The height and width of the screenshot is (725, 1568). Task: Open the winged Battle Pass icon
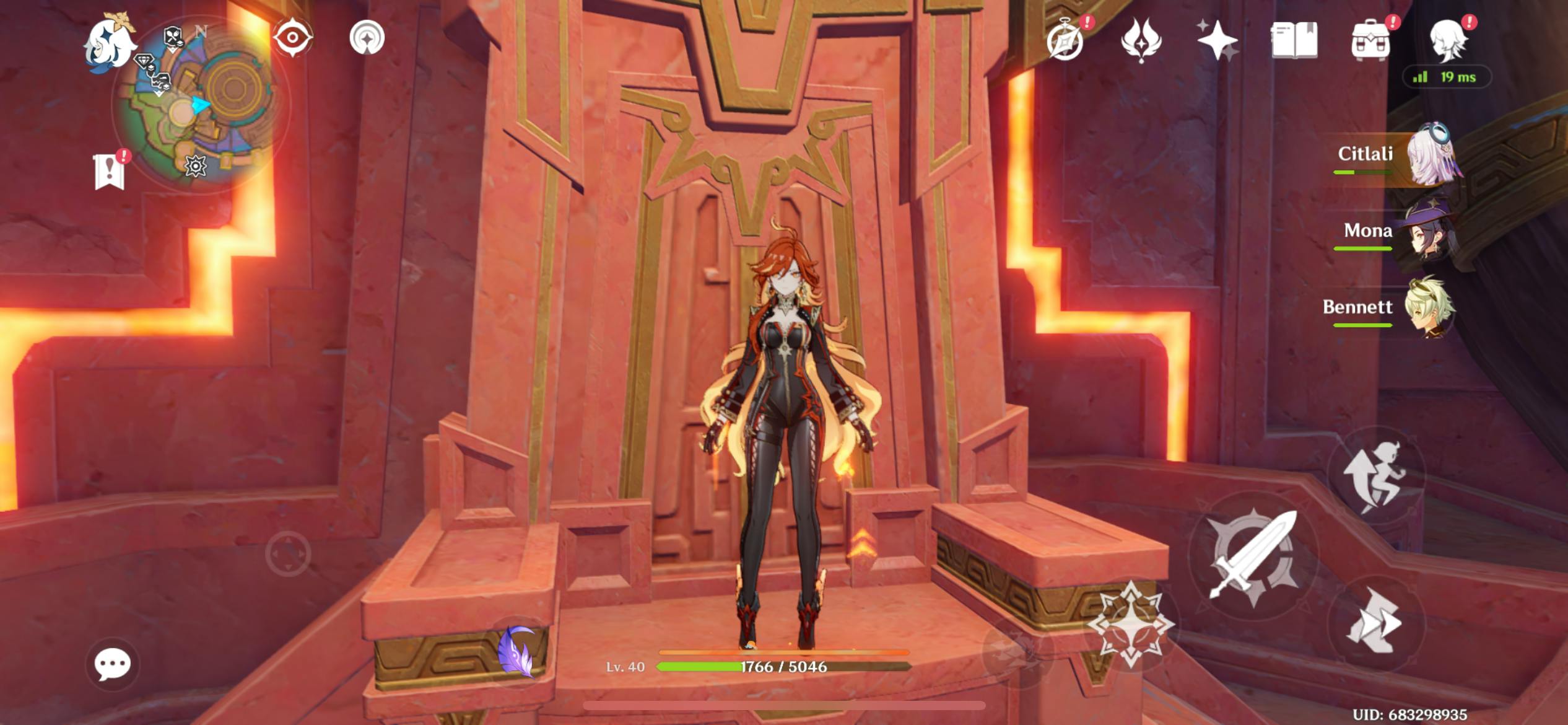pos(1141,41)
